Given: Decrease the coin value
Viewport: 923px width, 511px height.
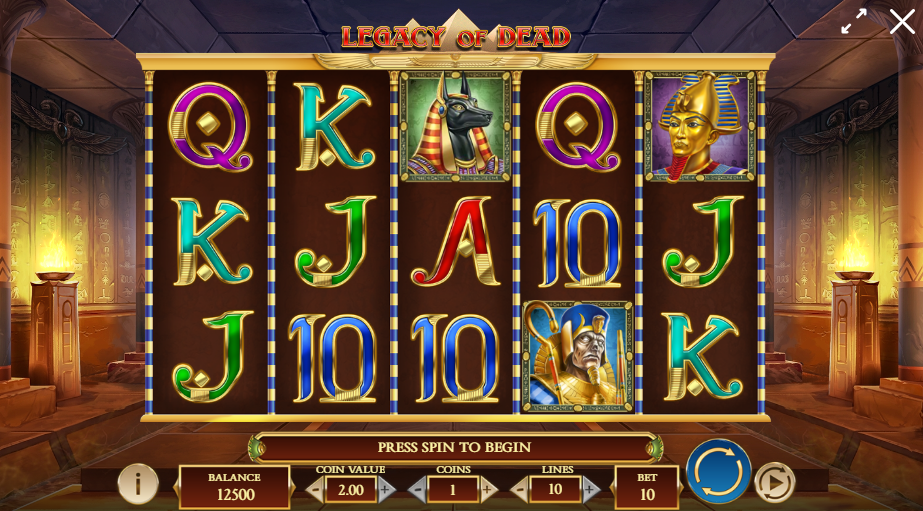Looking at the screenshot, I should pyautogui.click(x=315, y=490).
